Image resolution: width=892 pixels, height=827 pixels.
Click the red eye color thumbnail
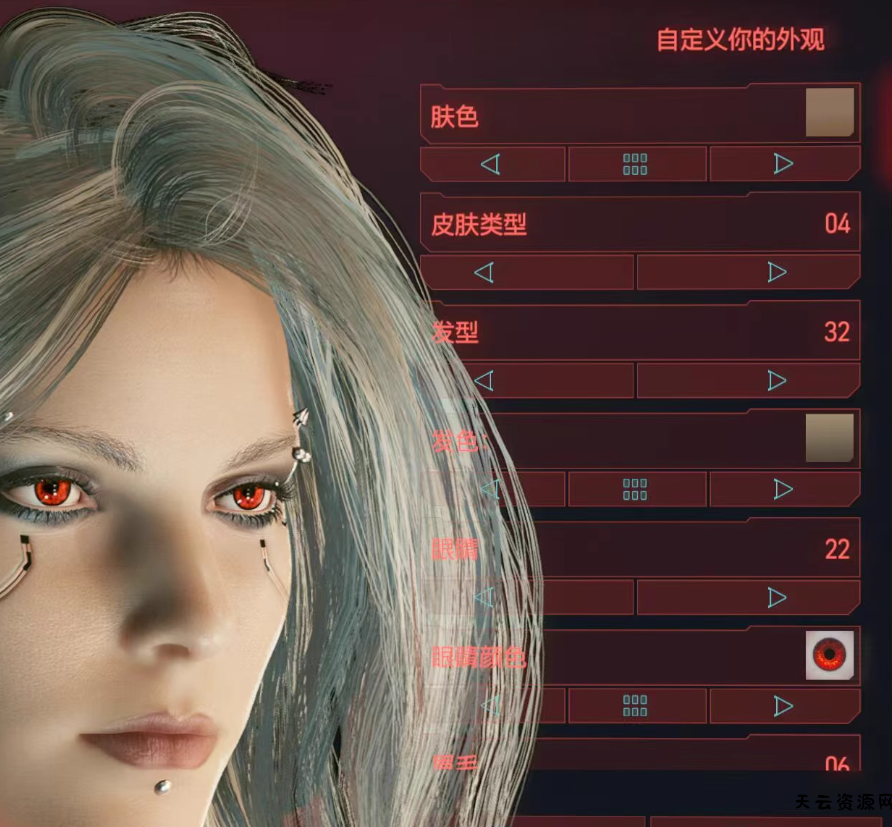coord(830,655)
